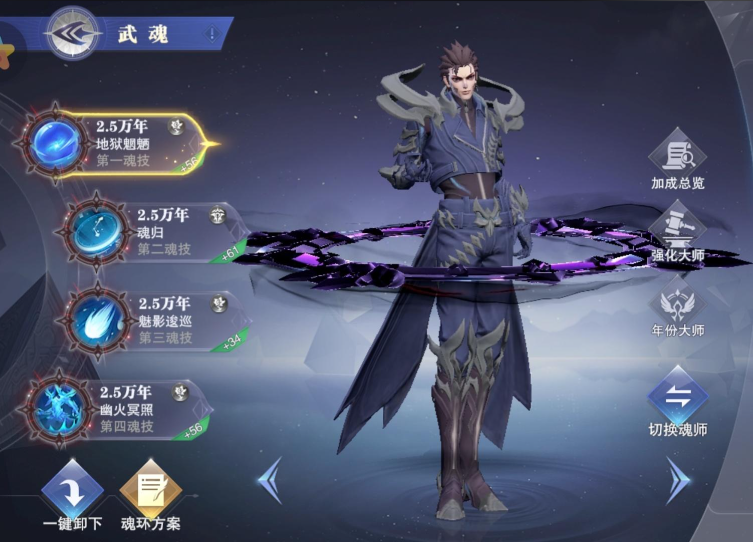Show the previous character with left arrow

click(269, 481)
